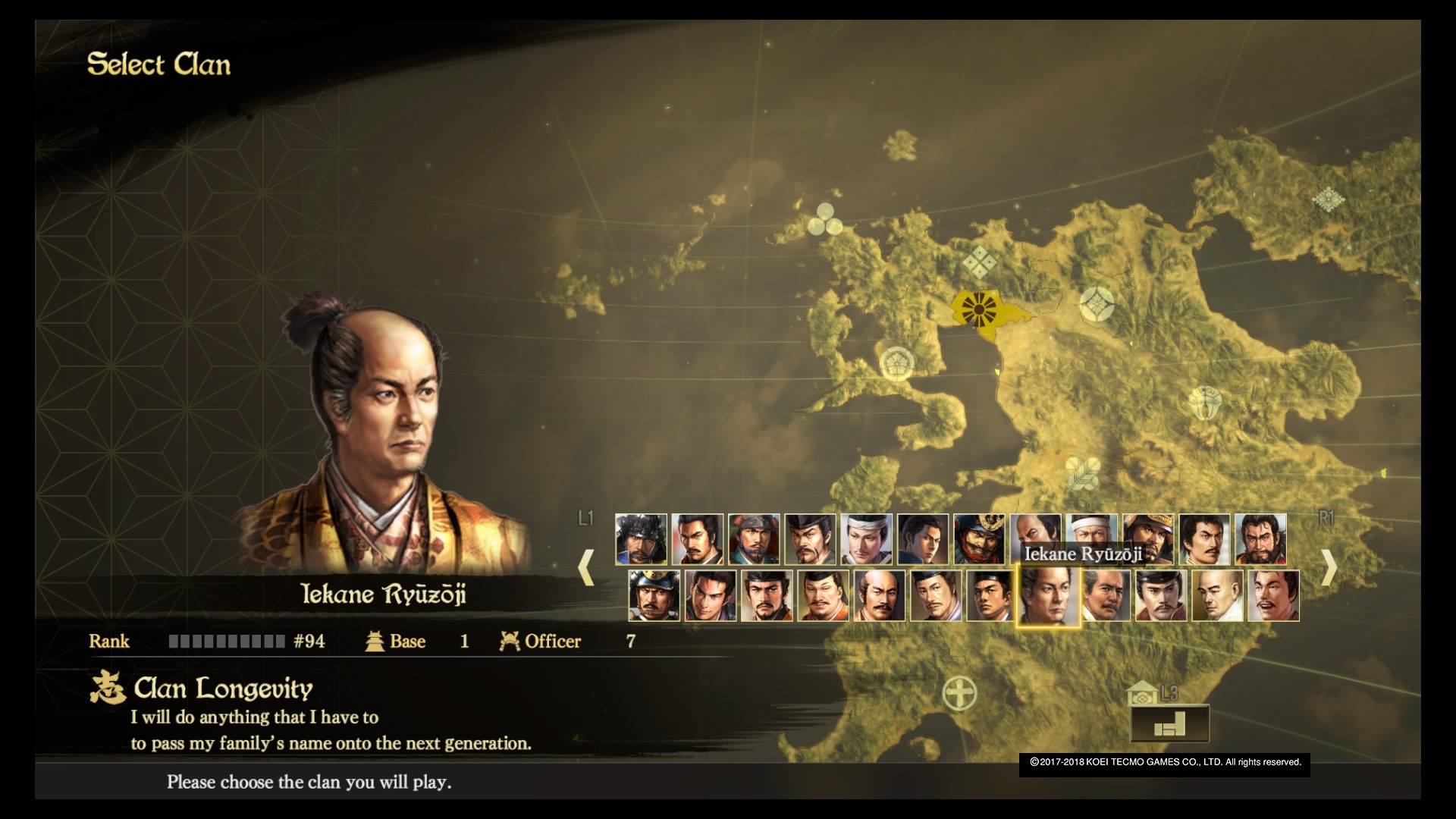Choose the four-diamonds clan crest on map
The height and width of the screenshot is (819, 1456).
pyautogui.click(x=979, y=262)
